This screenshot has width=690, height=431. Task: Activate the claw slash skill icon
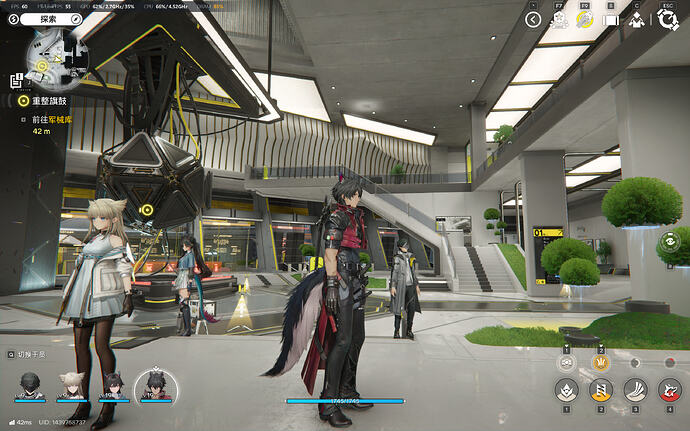click(x=636, y=389)
